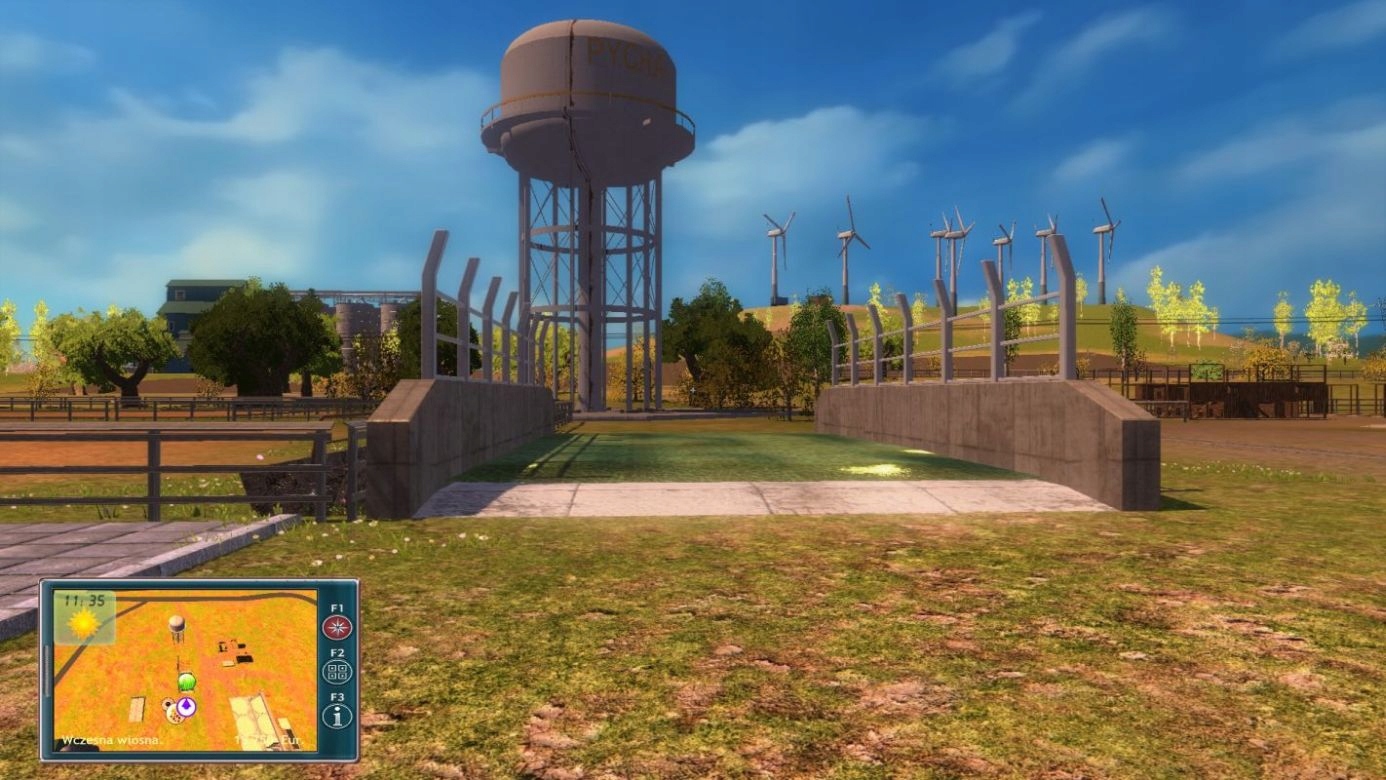
Task: Click the water tower on the minimap
Action: (x=176, y=628)
